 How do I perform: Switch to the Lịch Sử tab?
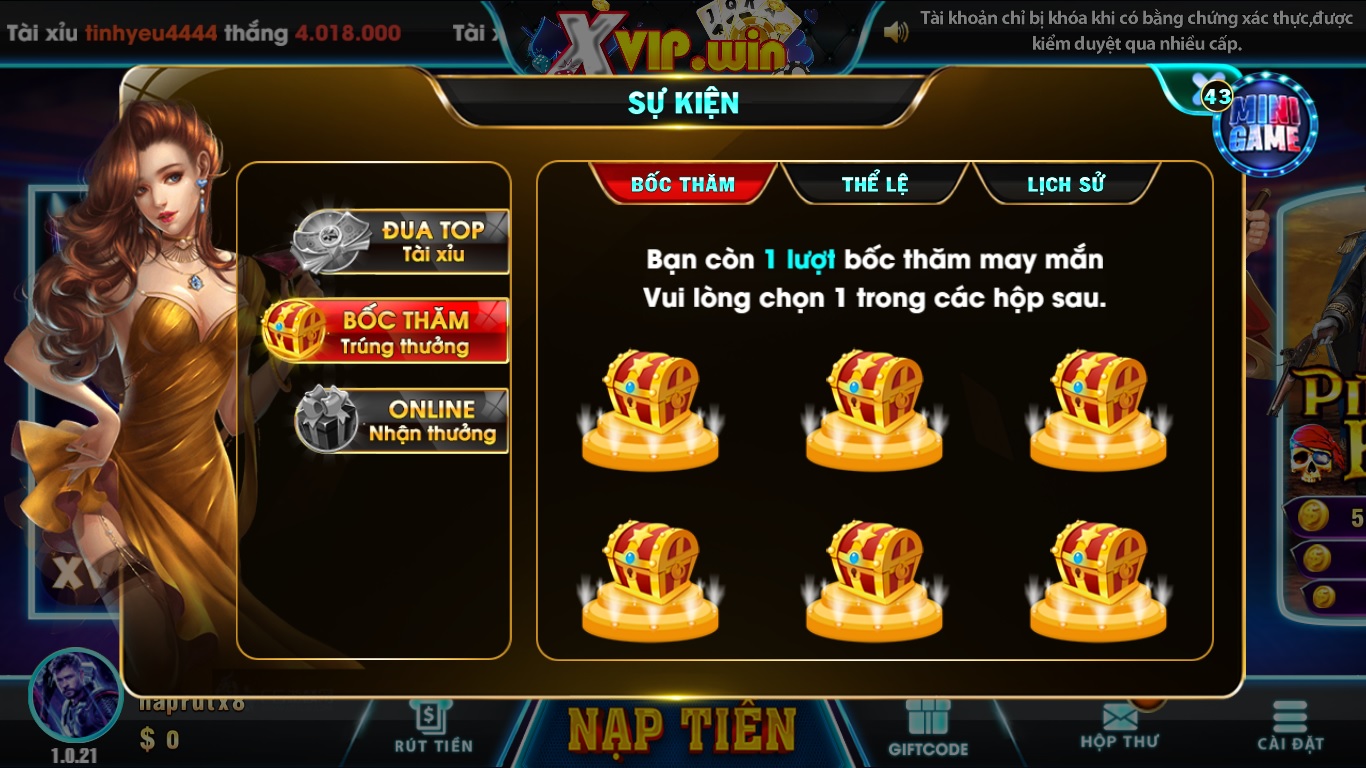1066,183
